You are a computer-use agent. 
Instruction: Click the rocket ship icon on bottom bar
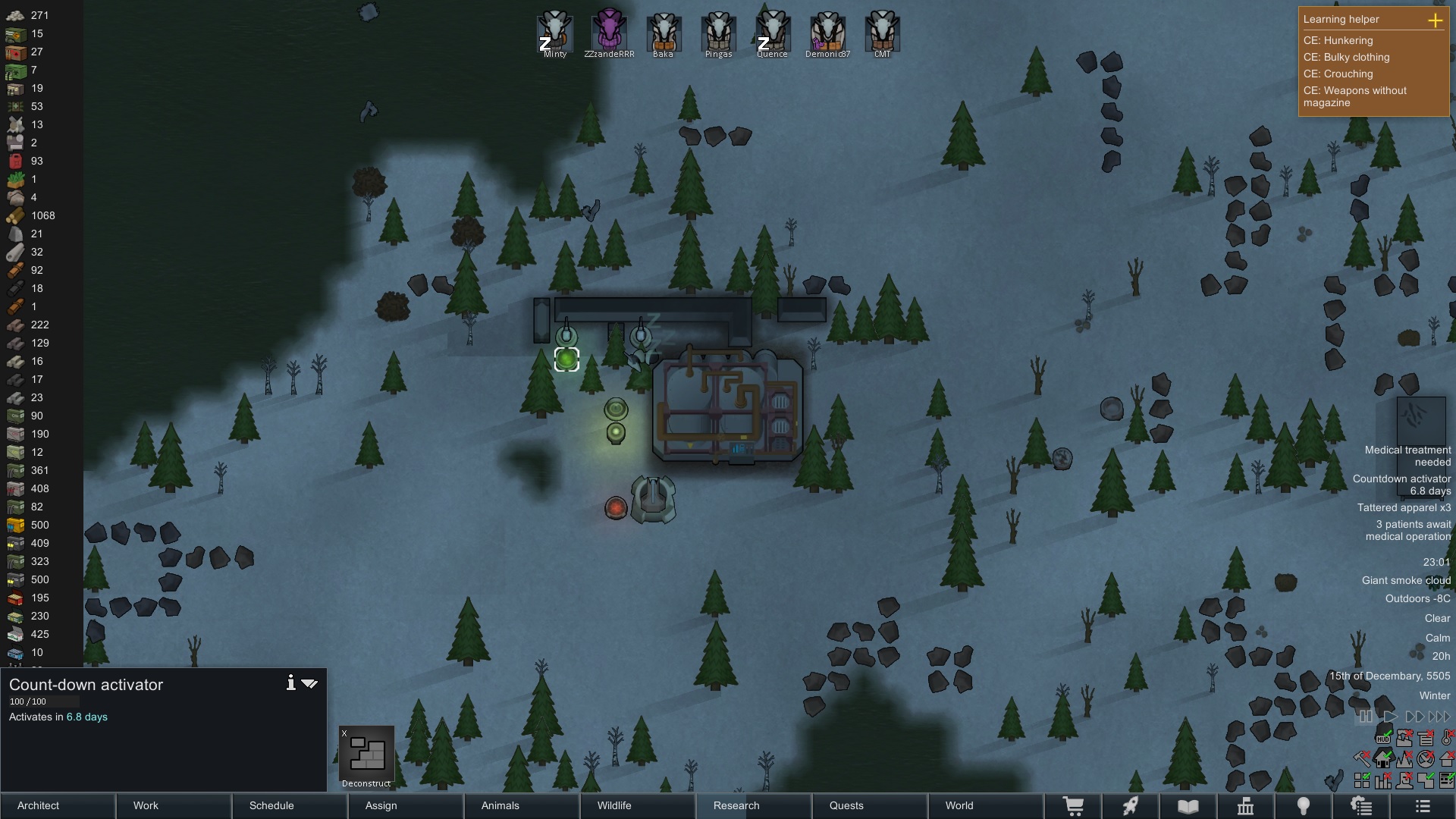click(x=1131, y=806)
